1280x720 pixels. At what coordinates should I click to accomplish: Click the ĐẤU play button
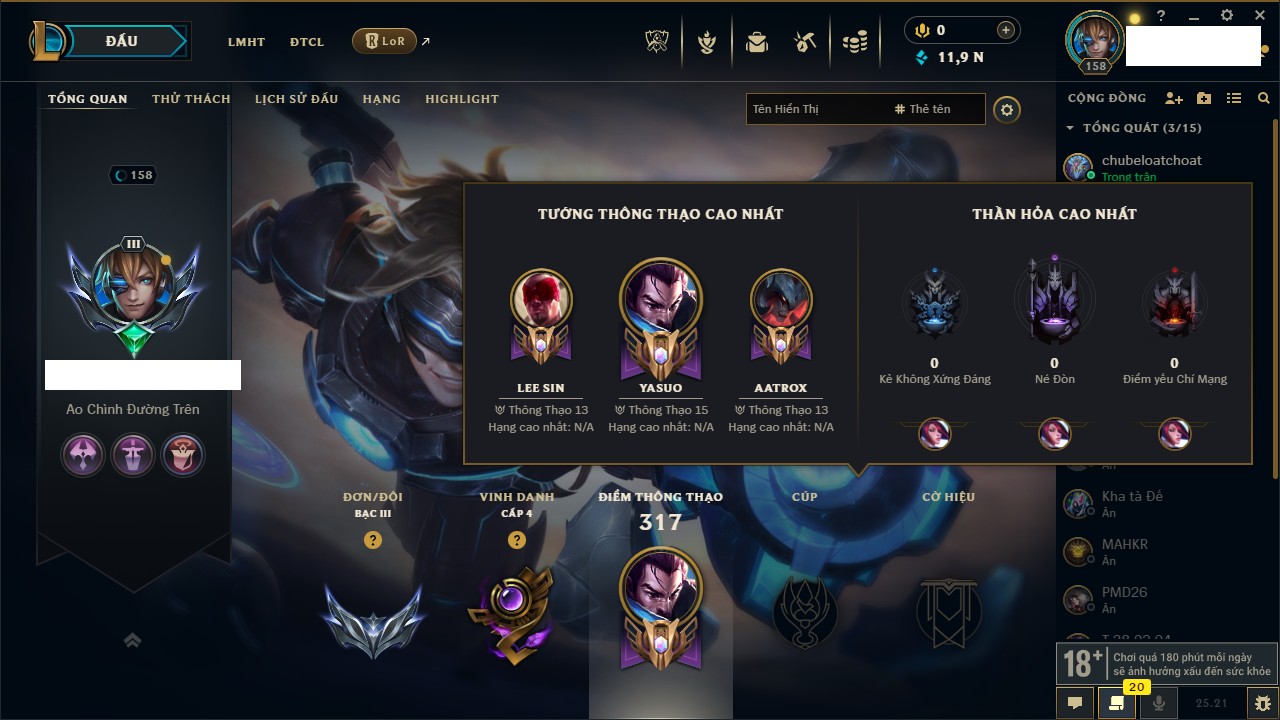pyautogui.click(x=122, y=41)
